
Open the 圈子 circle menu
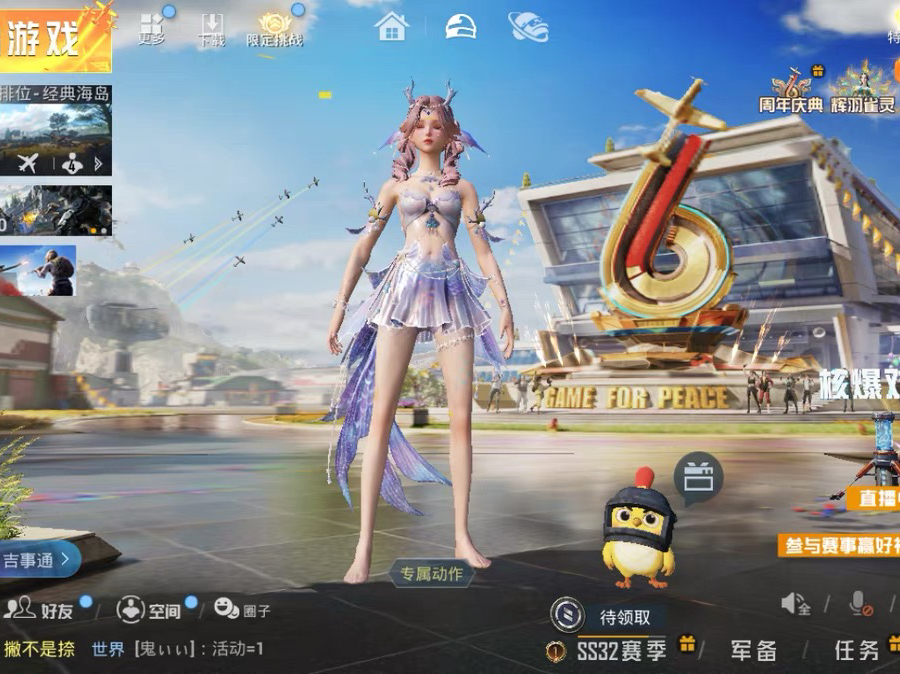tap(243, 609)
